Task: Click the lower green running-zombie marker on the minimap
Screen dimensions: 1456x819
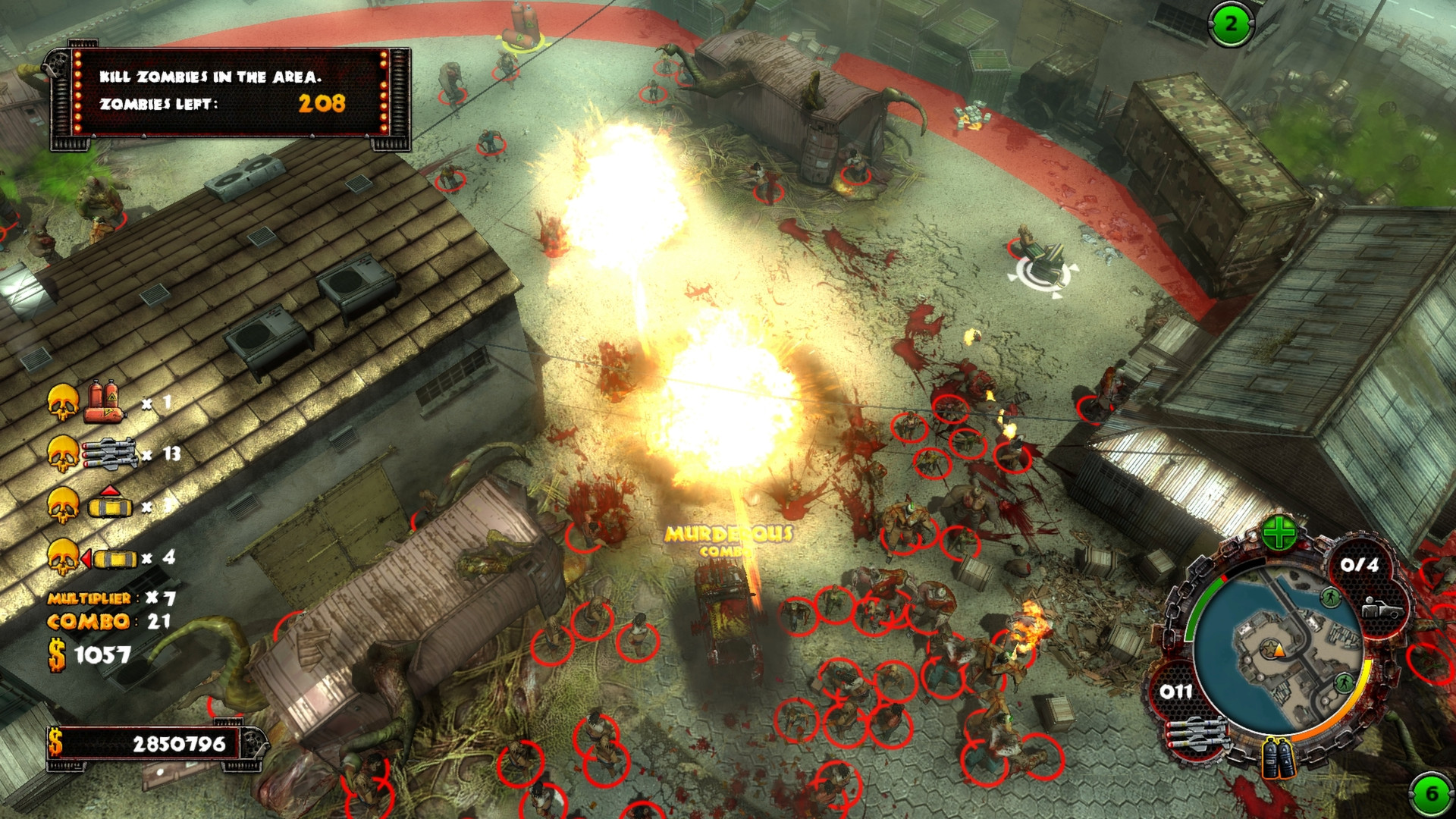Action: coord(1344,682)
